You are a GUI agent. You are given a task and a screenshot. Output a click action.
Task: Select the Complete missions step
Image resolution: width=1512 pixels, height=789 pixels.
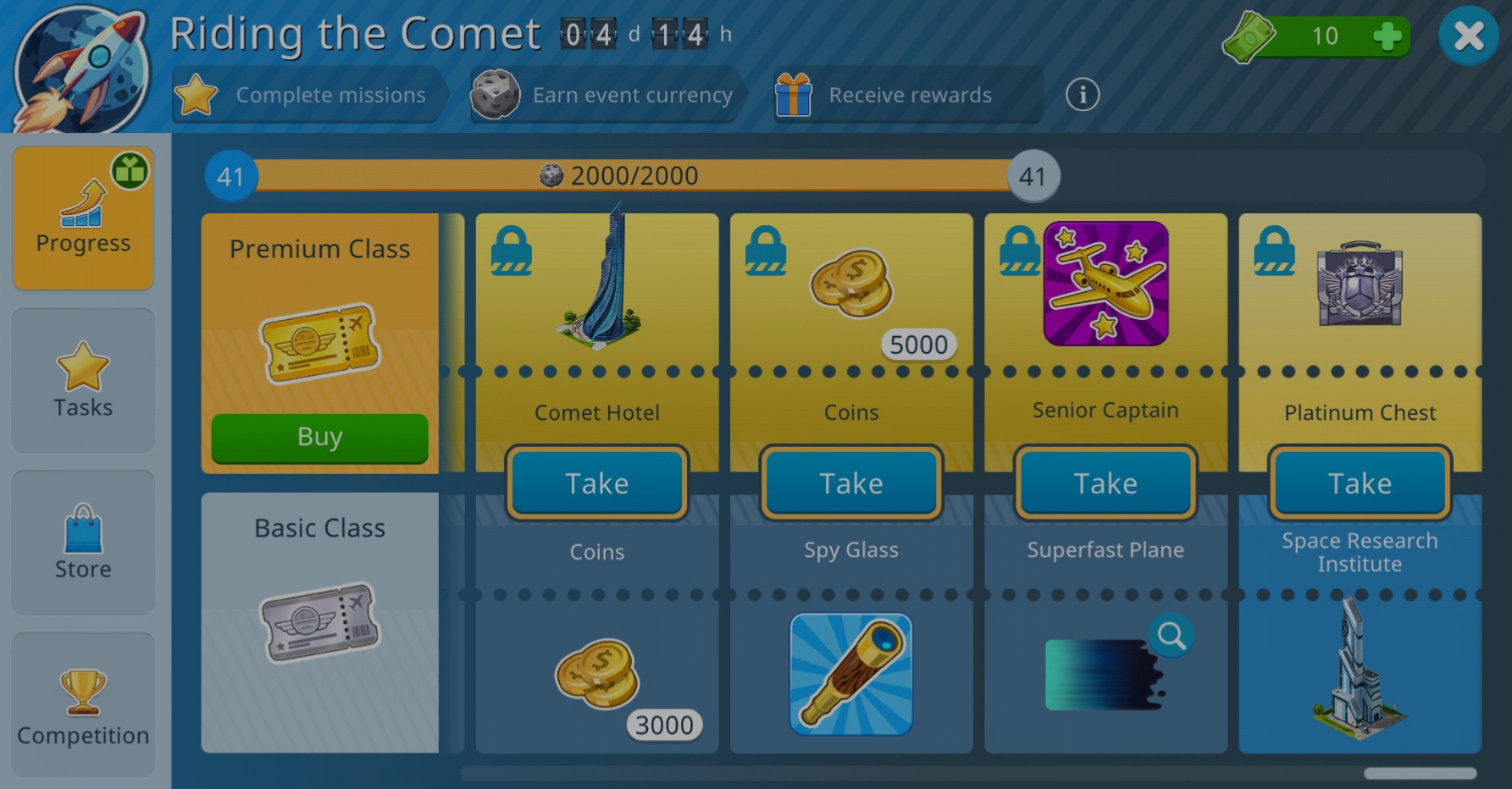click(309, 95)
